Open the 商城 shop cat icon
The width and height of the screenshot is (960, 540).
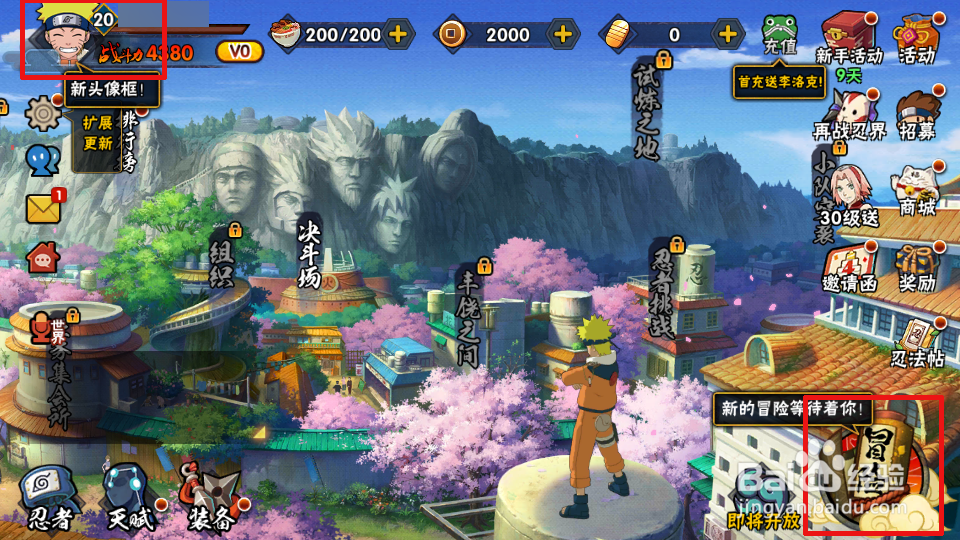tap(916, 190)
